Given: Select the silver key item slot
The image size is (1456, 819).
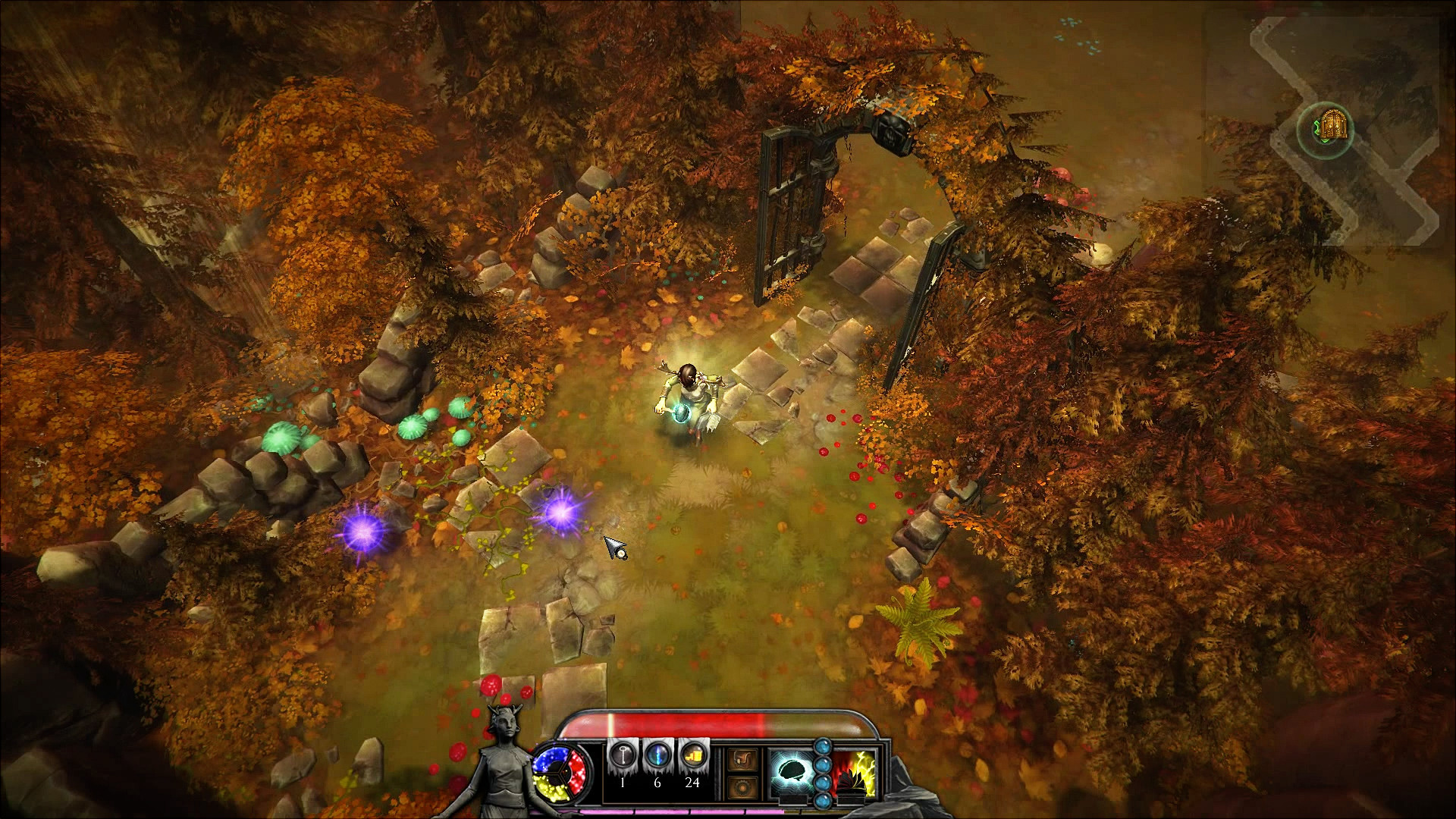Looking at the screenshot, I should [623, 757].
